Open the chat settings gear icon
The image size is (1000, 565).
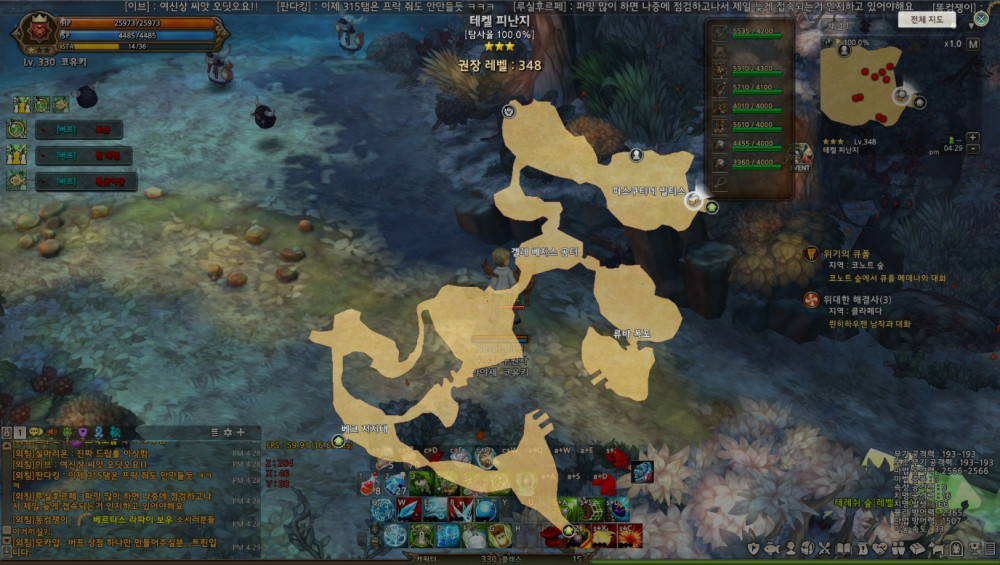point(227,432)
